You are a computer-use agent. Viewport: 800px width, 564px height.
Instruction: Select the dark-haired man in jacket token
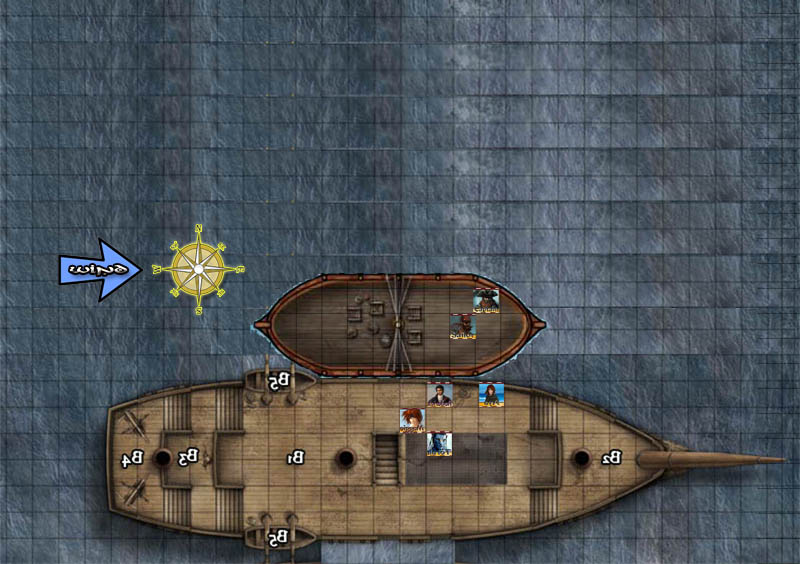pyautogui.click(x=440, y=394)
